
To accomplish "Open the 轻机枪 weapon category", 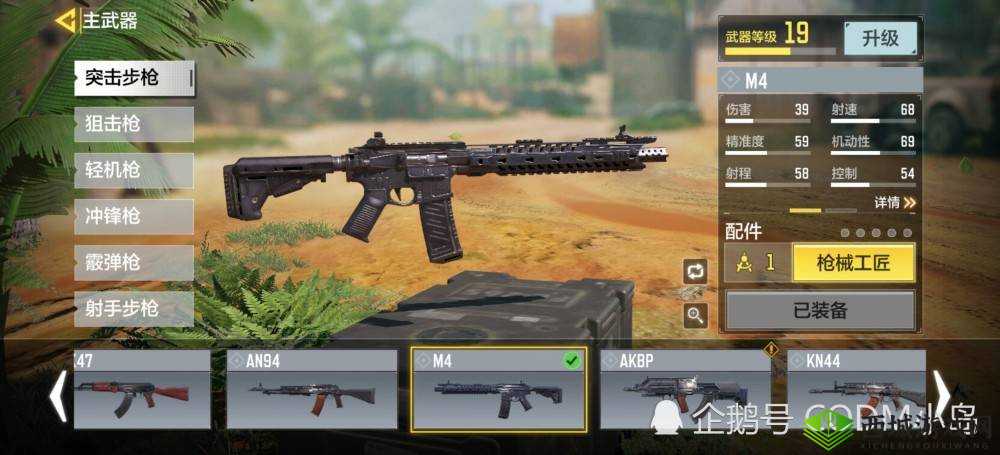I will point(134,170).
